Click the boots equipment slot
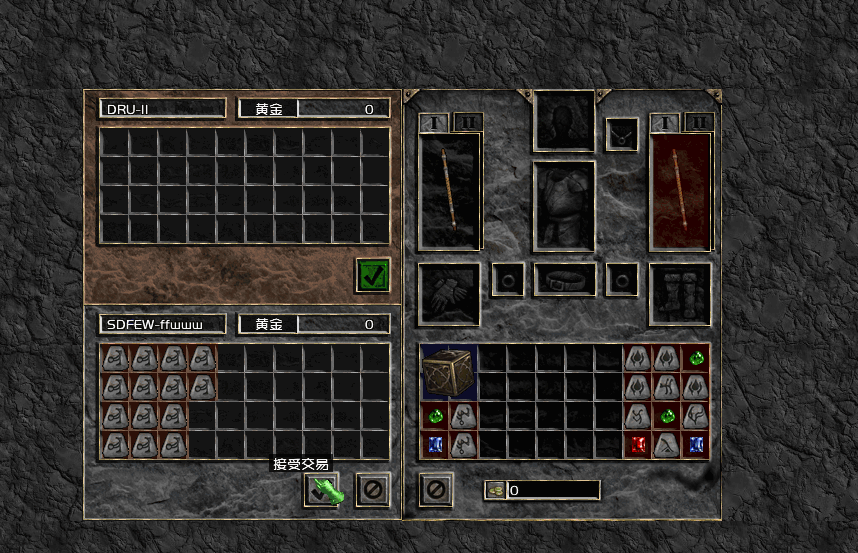 (681, 294)
